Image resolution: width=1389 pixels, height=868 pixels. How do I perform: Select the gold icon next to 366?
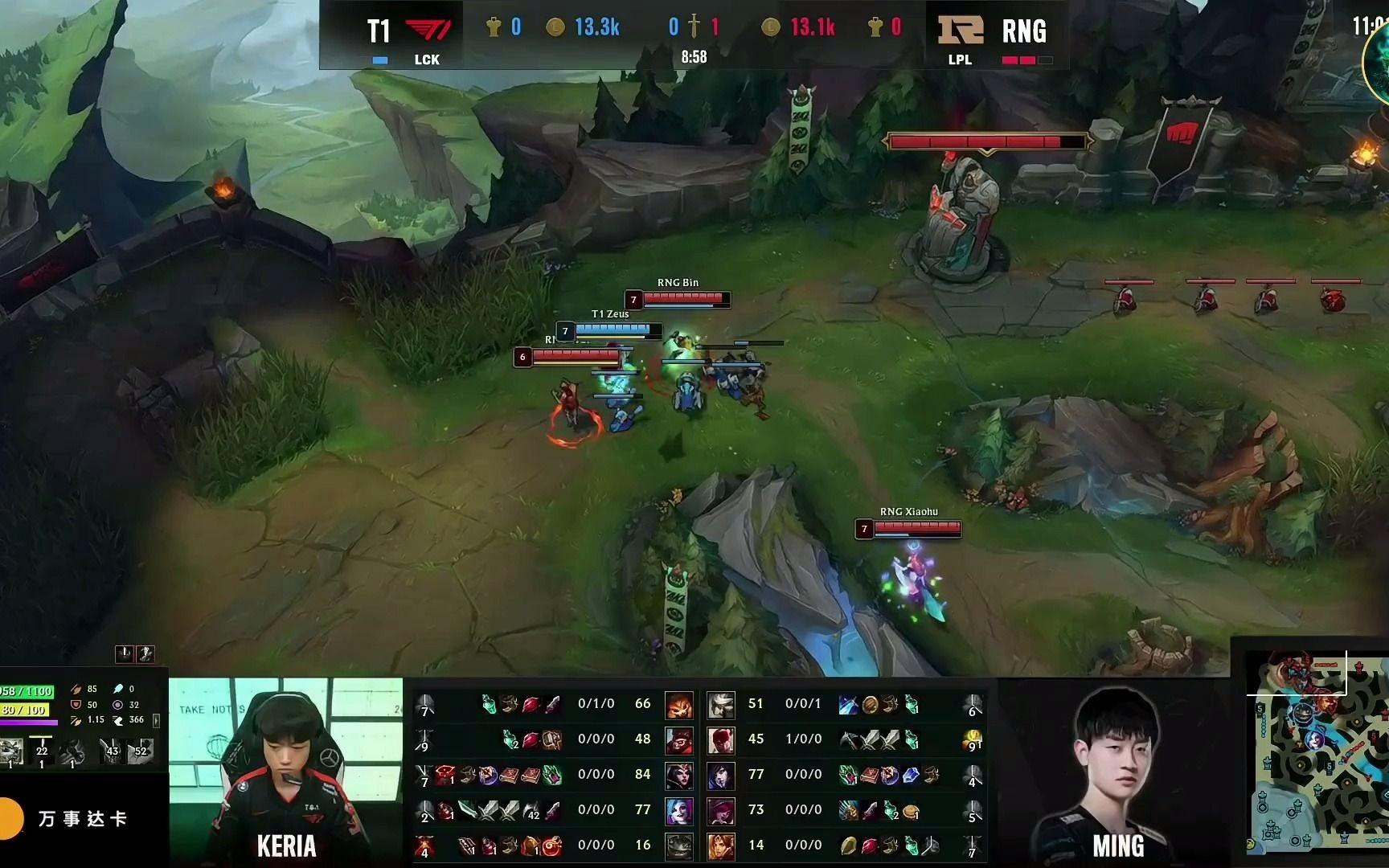118,722
